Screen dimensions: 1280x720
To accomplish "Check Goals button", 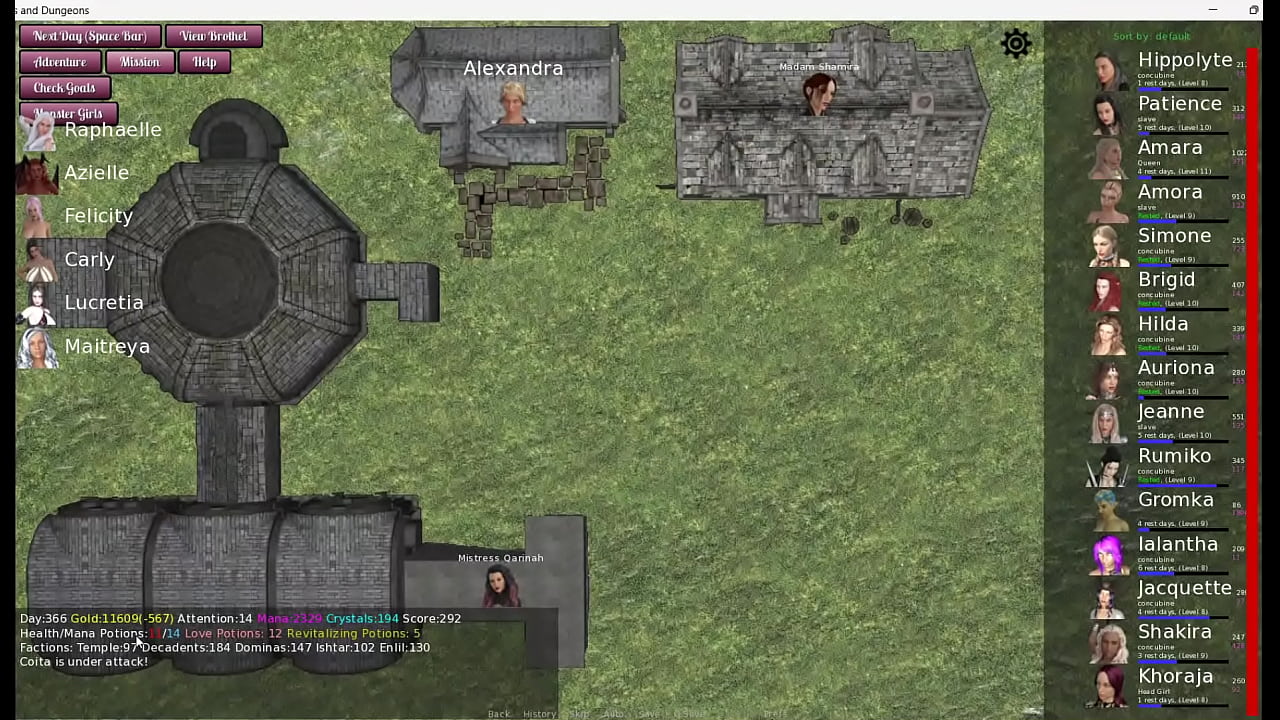I will pos(64,88).
